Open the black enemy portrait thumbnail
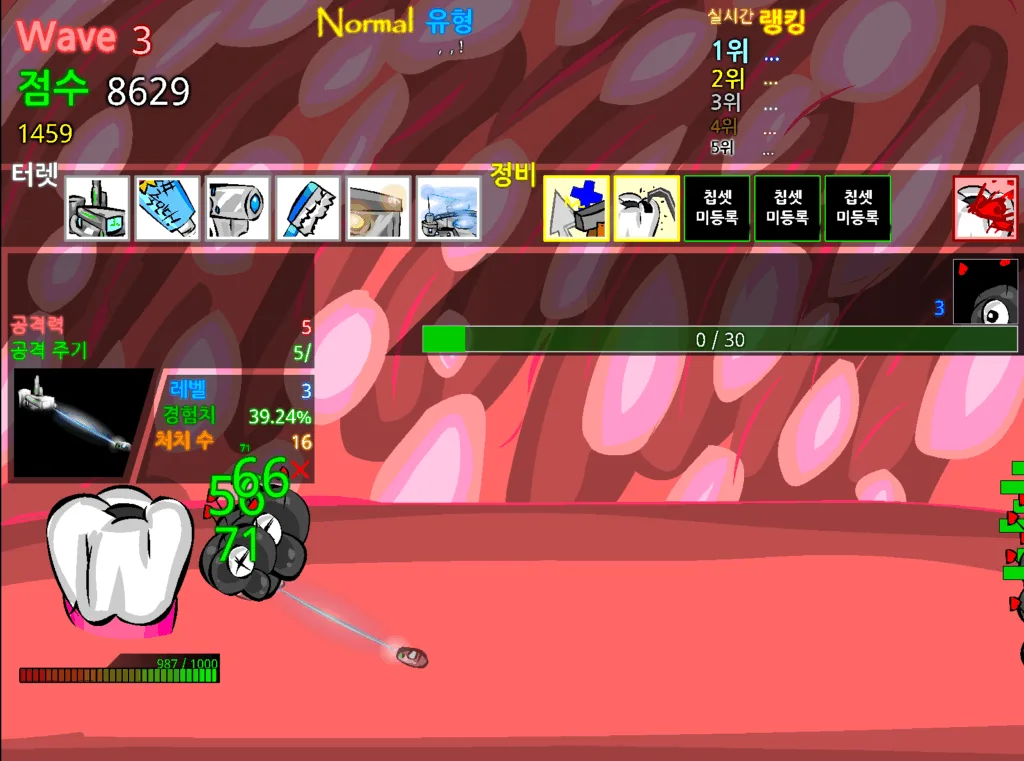The height and width of the screenshot is (761, 1024). (x=985, y=291)
